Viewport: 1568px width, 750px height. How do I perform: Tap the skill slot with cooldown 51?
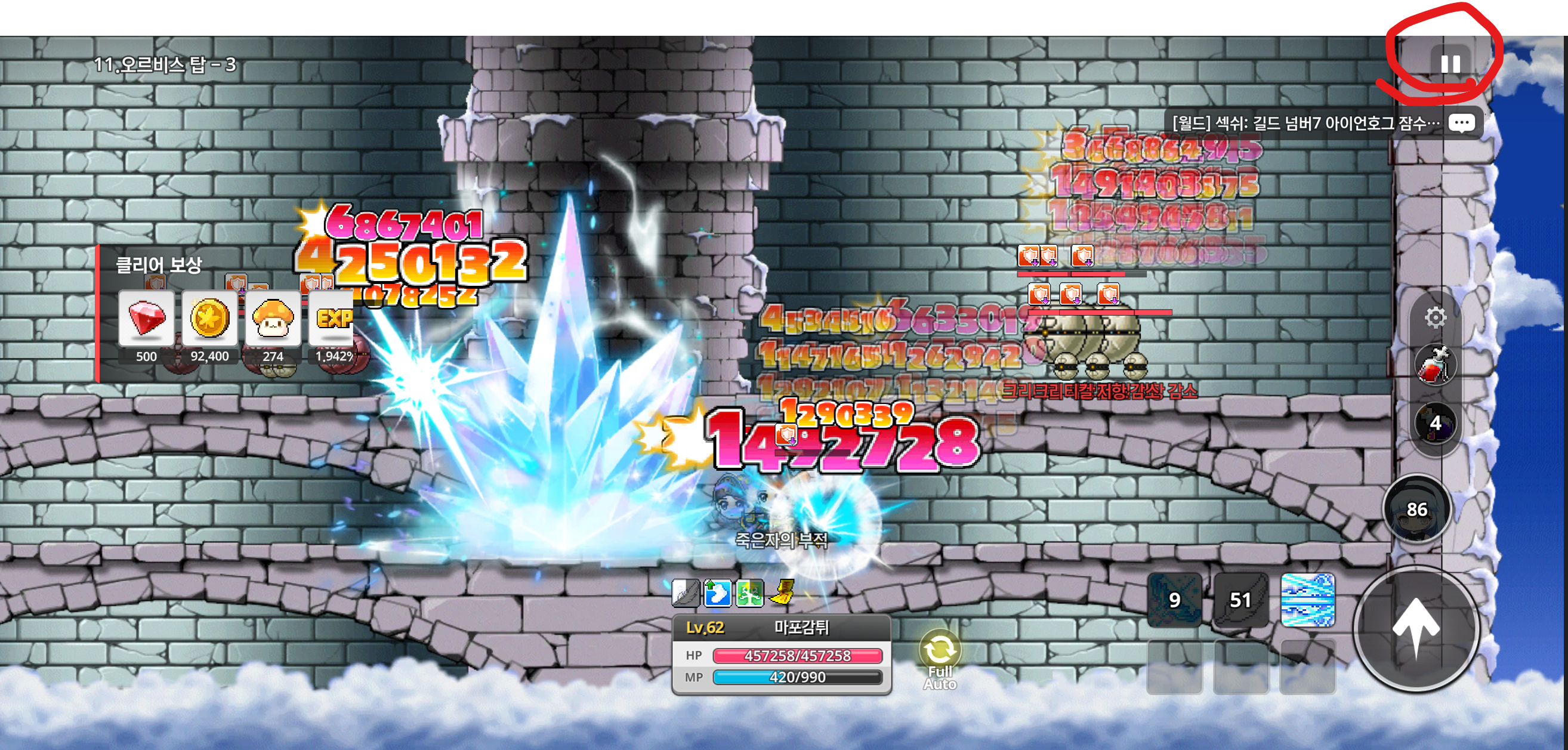click(x=1240, y=600)
